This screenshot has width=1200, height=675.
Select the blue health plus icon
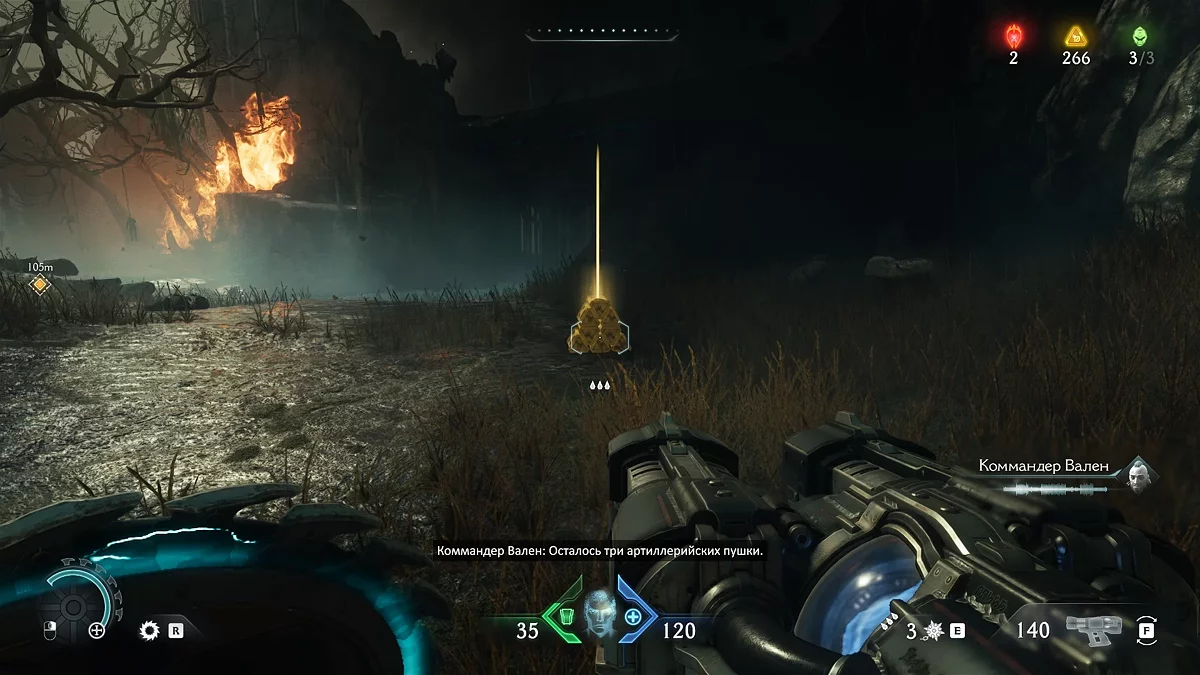point(633,616)
